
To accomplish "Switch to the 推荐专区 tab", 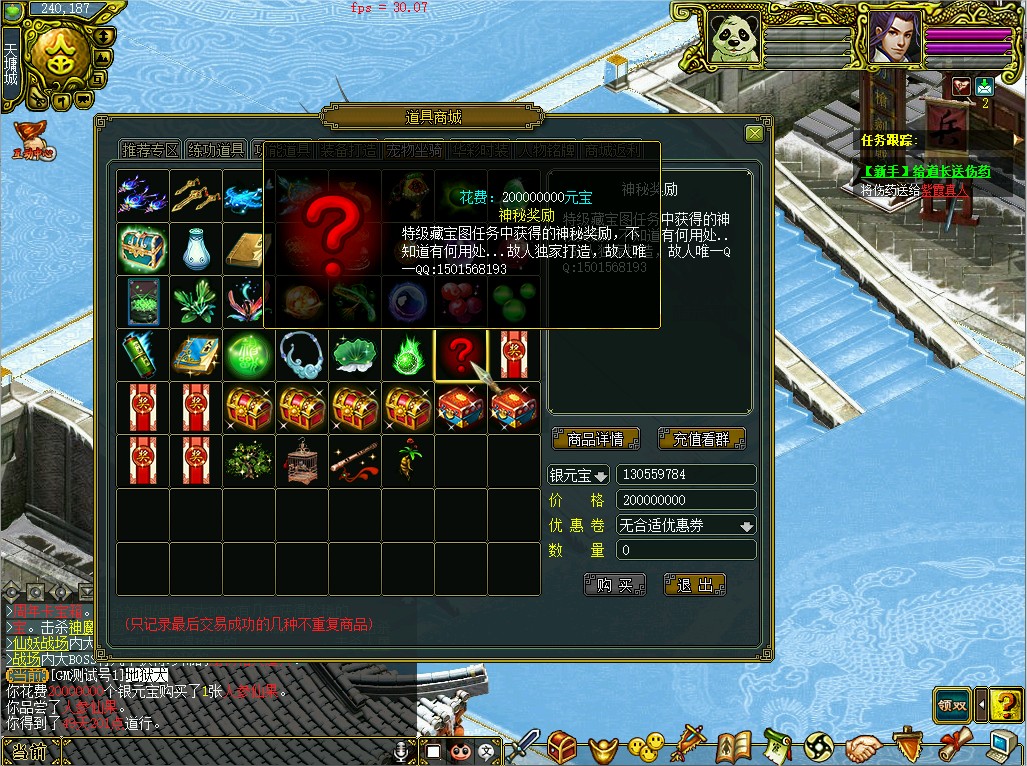I will tap(149, 150).
